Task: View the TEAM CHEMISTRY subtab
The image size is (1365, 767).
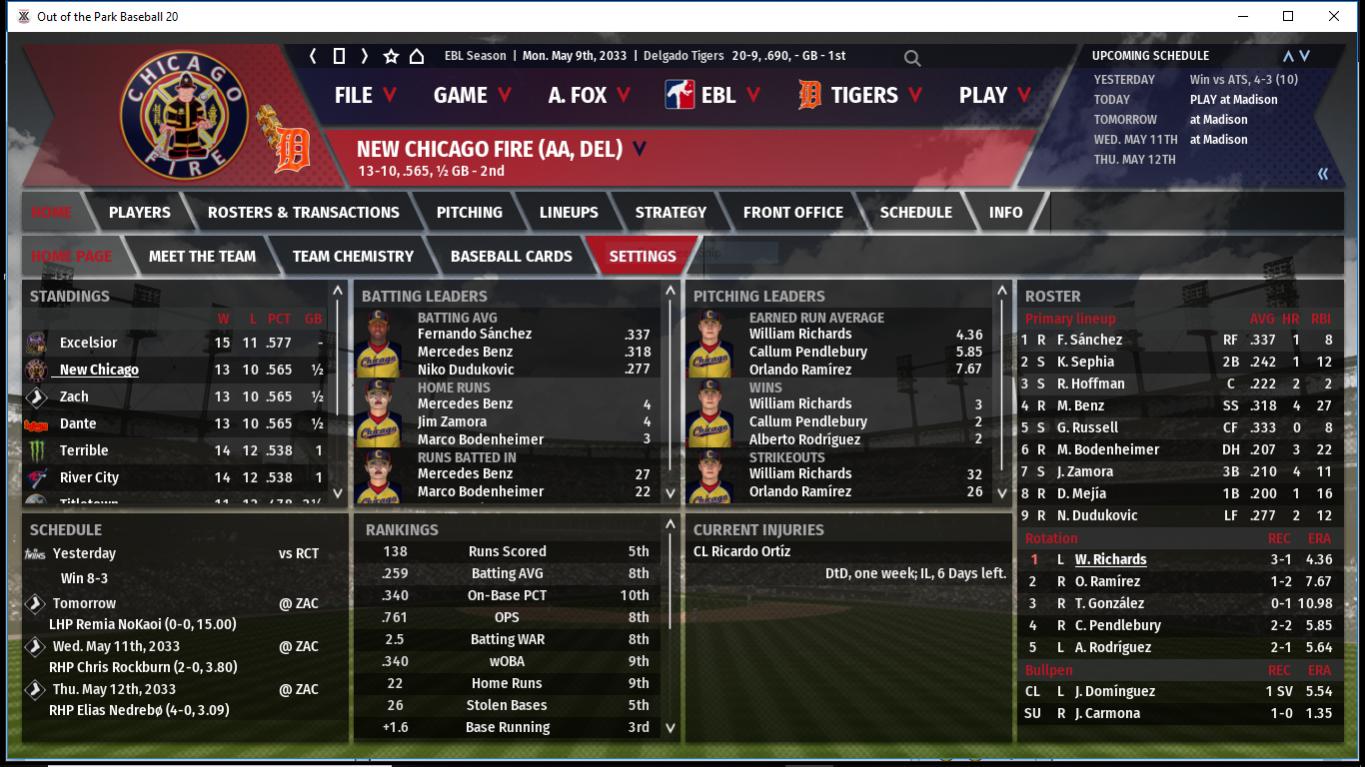Action: pos(353,256)
